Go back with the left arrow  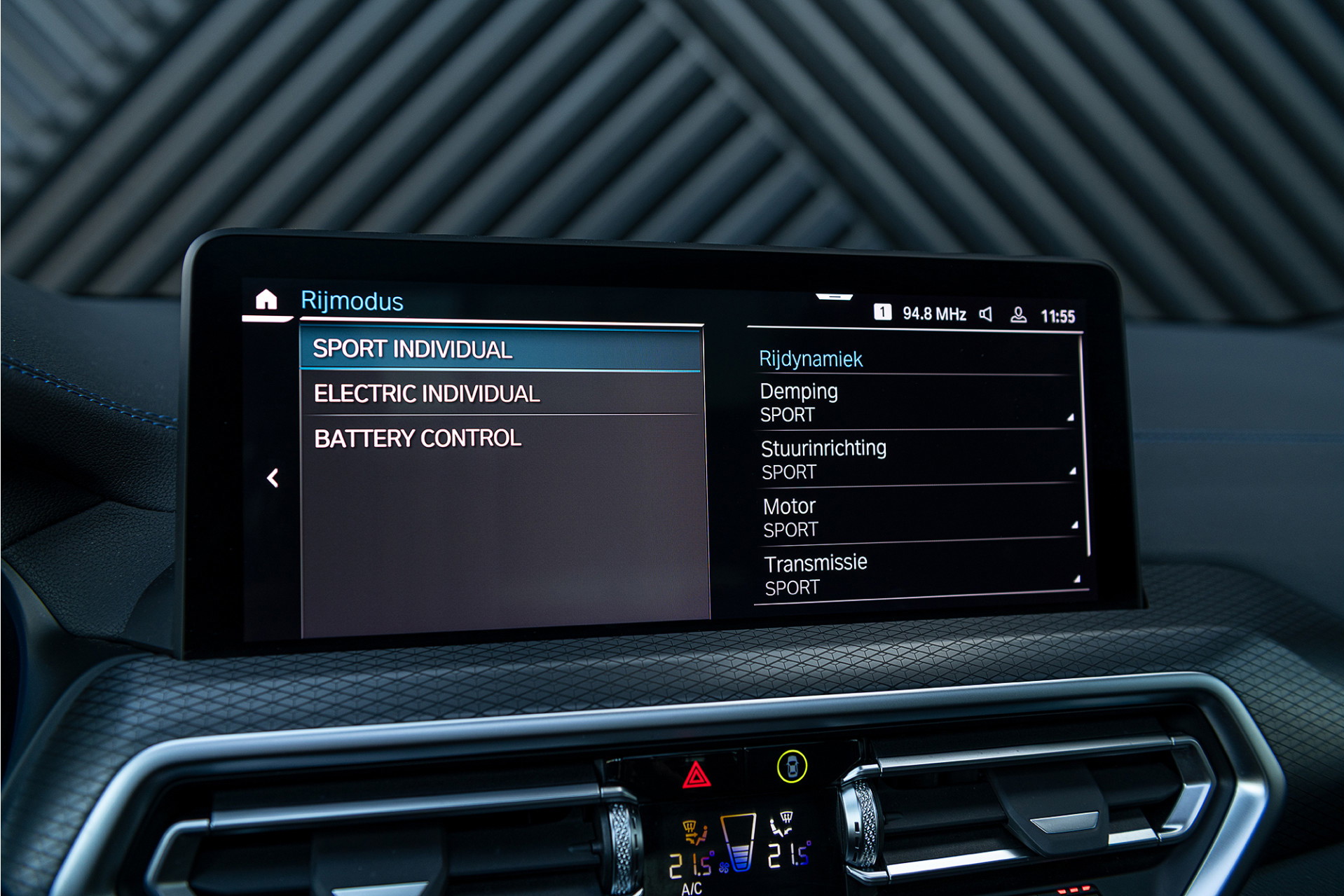[273, 478]
